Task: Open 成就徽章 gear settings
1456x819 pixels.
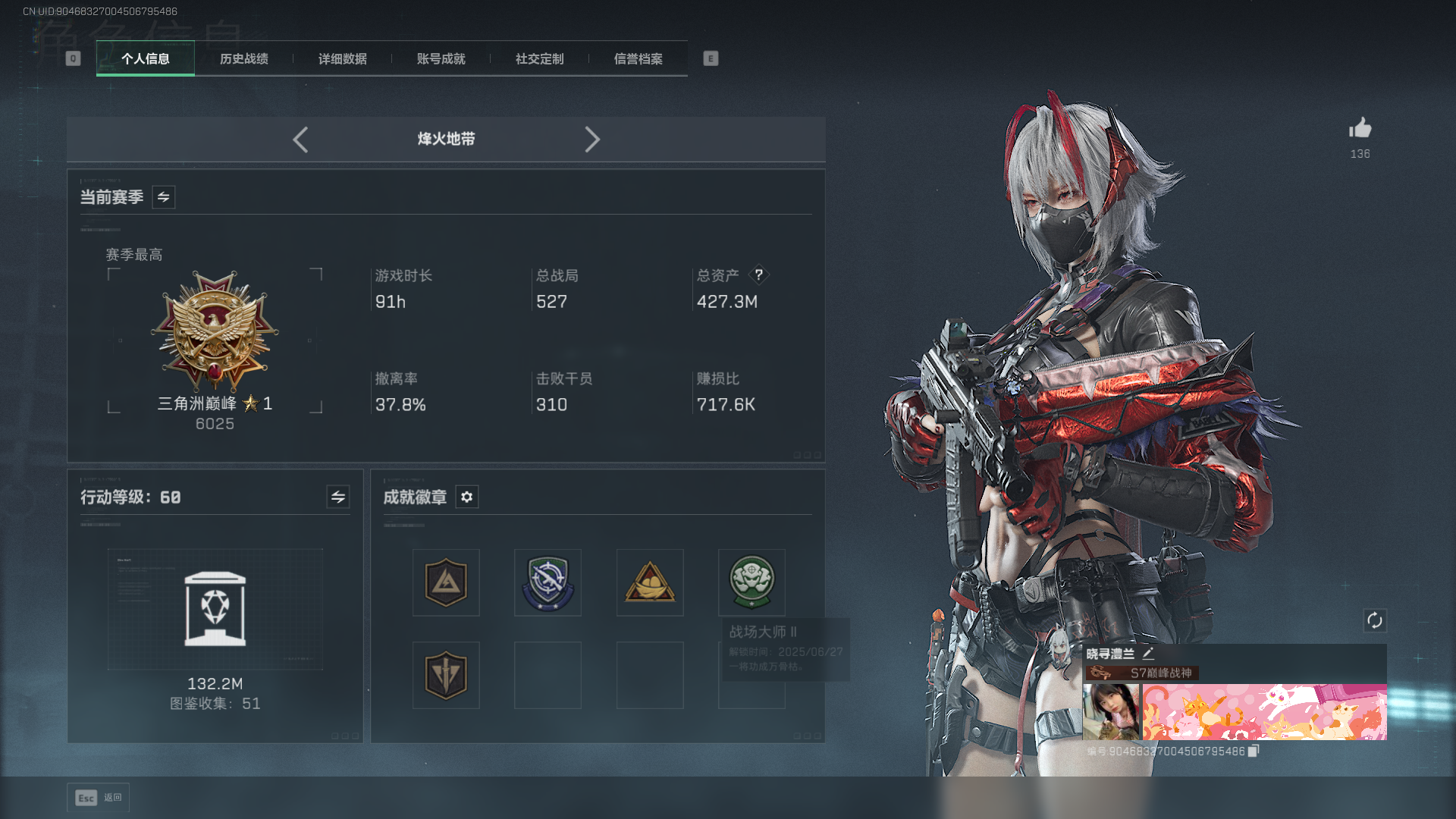Action: tap(466, 497)
